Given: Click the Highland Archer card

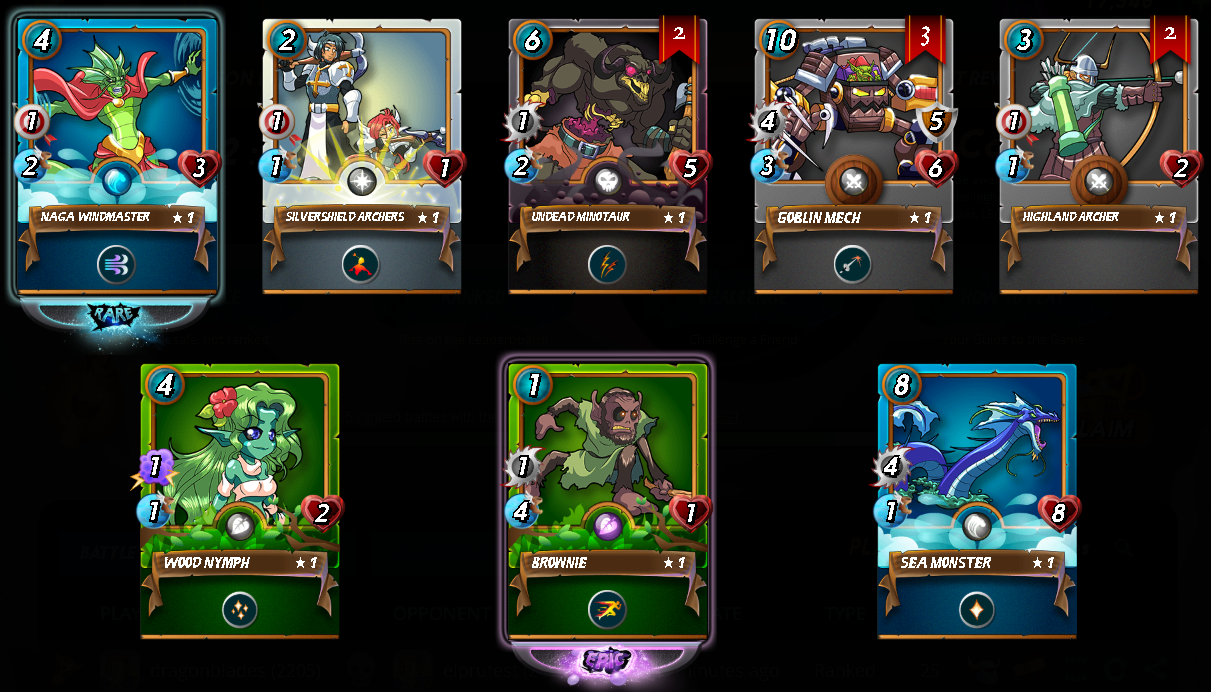Looking at the screenshot, I should tap(1098, 130).
